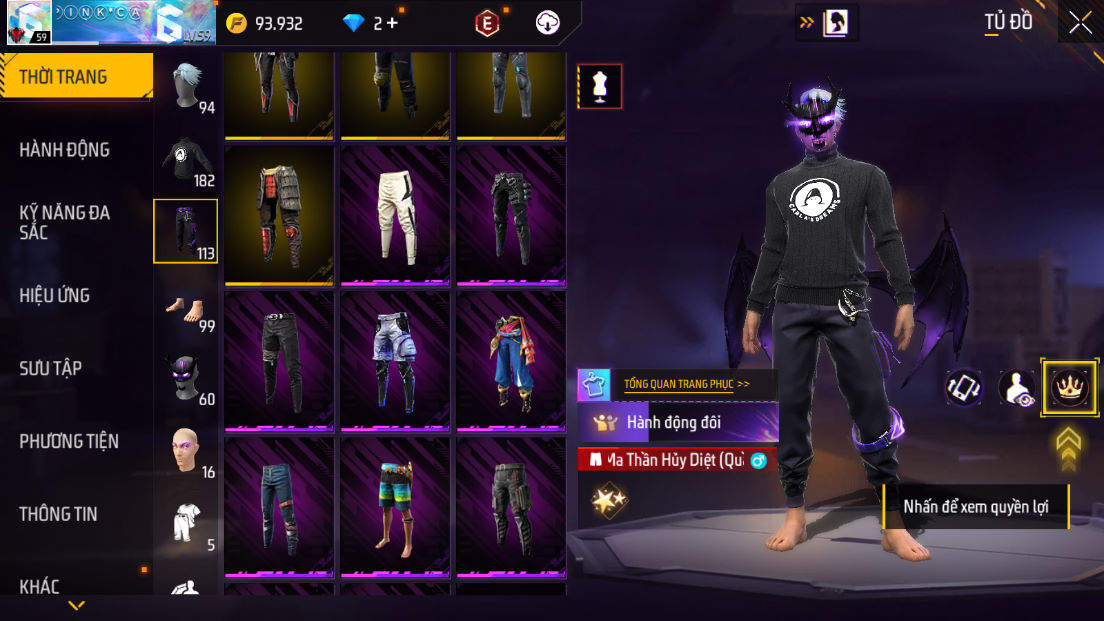Select the tops subcategory with 182 items
The image size is (1104, 621).
(187, 160)
